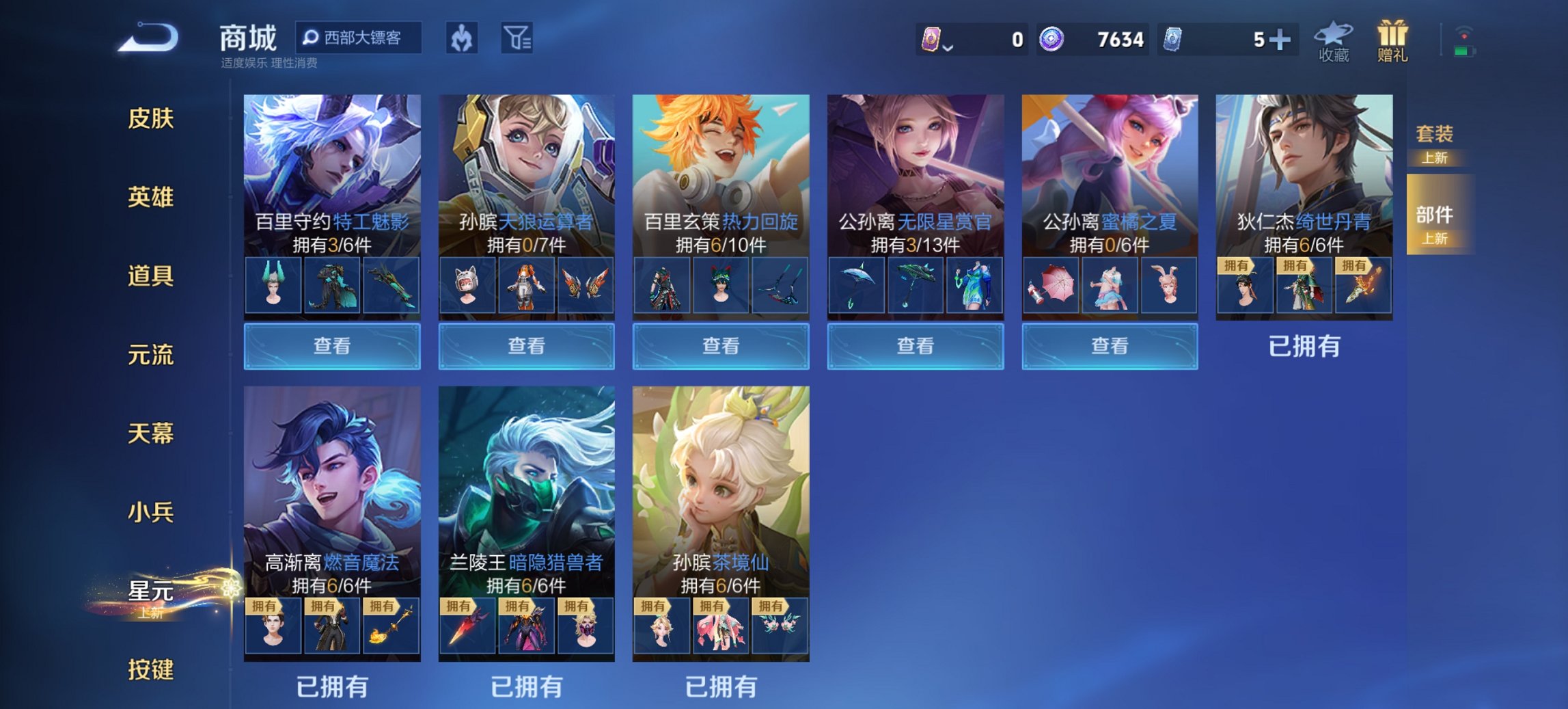Image resolution: width=1568 pixels, height=709 pixels.
Task: Click the pink umbrella part thumbnail under 公孙离 蜜橘之夏
Action: click(1050, 286)
